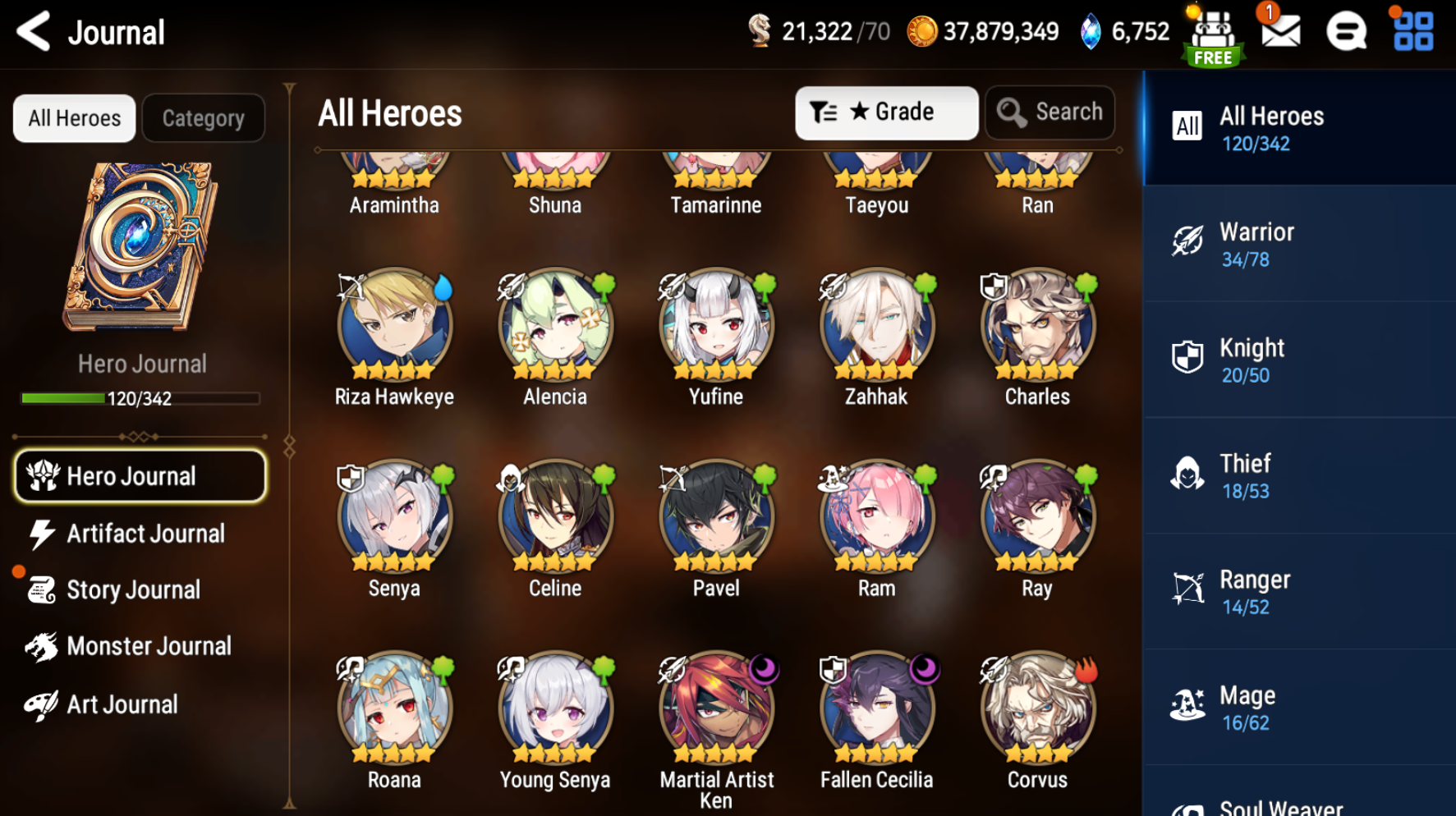1456x816 pixels.
Task: Filter heroes by Mage class
Action: point(1298,708)
